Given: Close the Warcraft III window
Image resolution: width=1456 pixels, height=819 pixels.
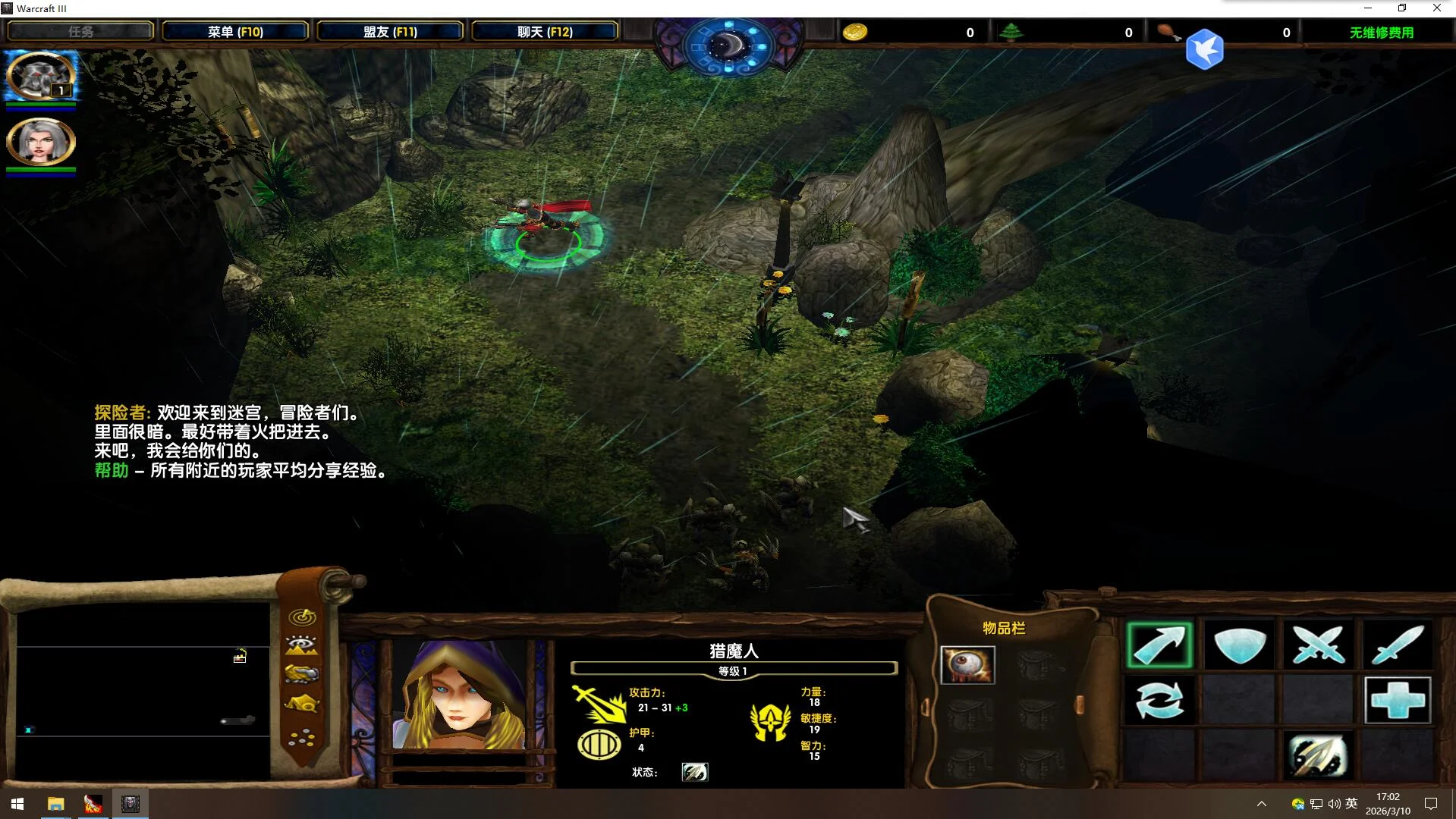Looking at the screenshot, I should click(x=1436, y=8).
